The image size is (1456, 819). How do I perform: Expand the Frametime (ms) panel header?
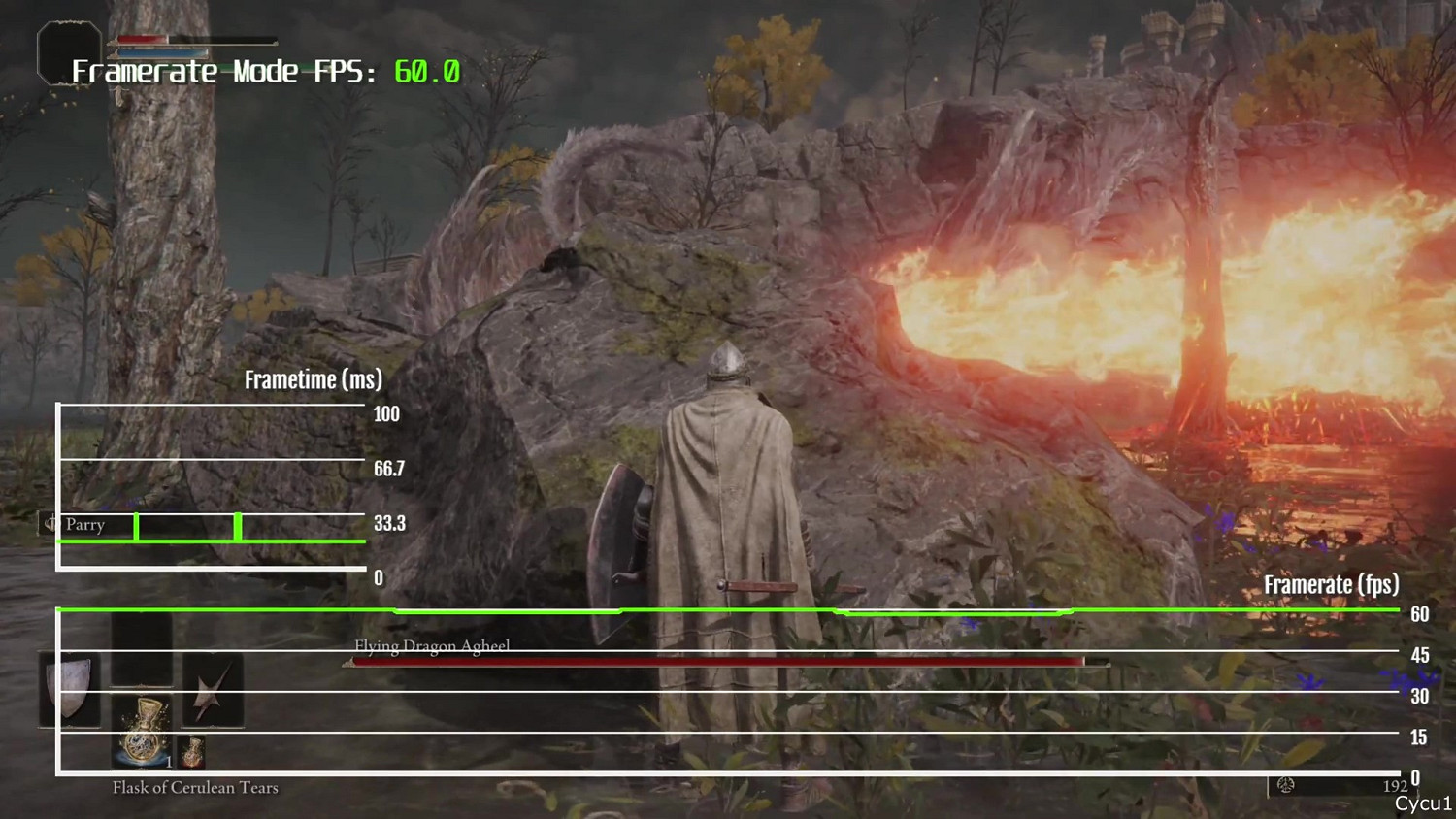coord(313,379)
